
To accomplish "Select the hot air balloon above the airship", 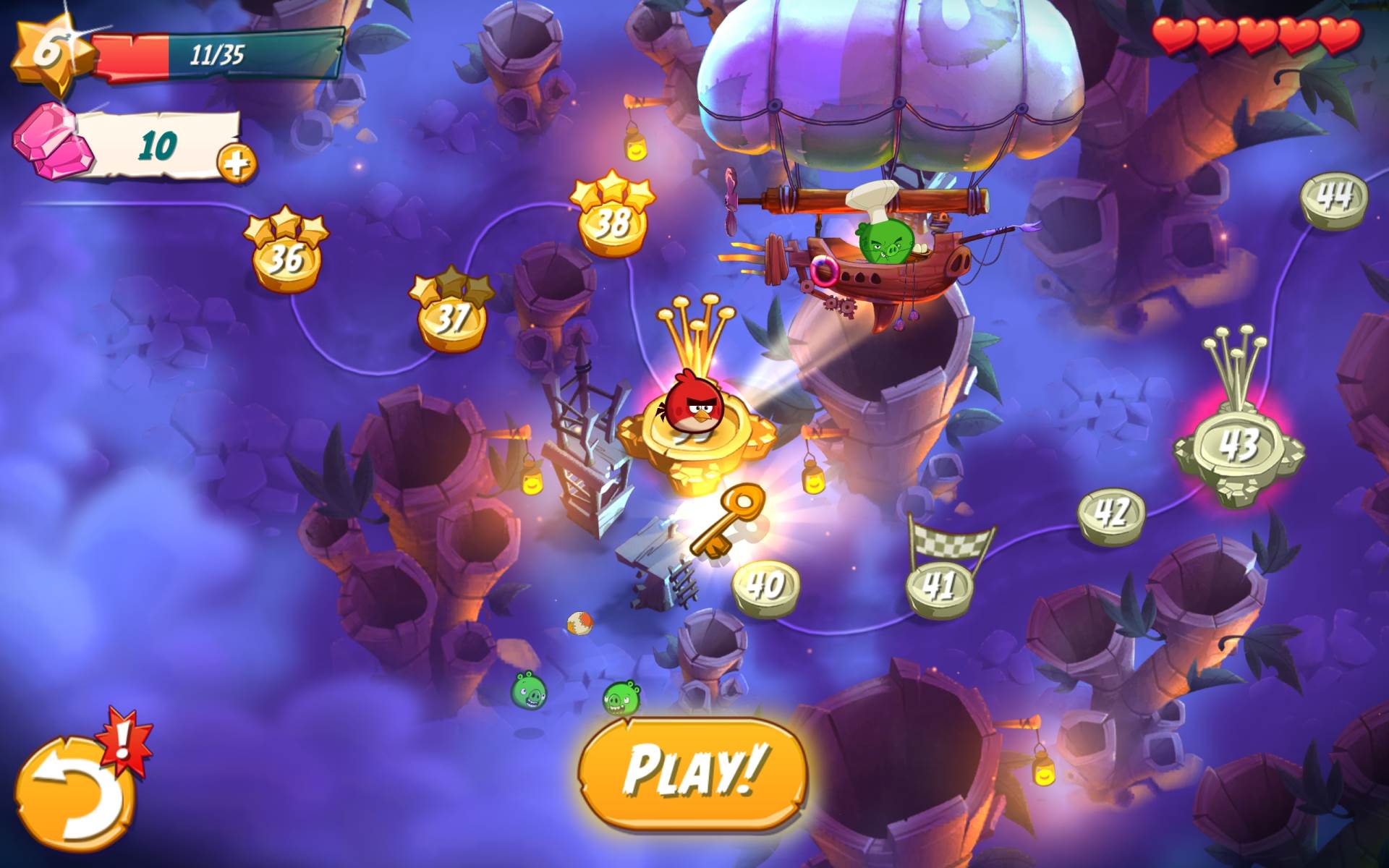I will (x=890, y=72).
